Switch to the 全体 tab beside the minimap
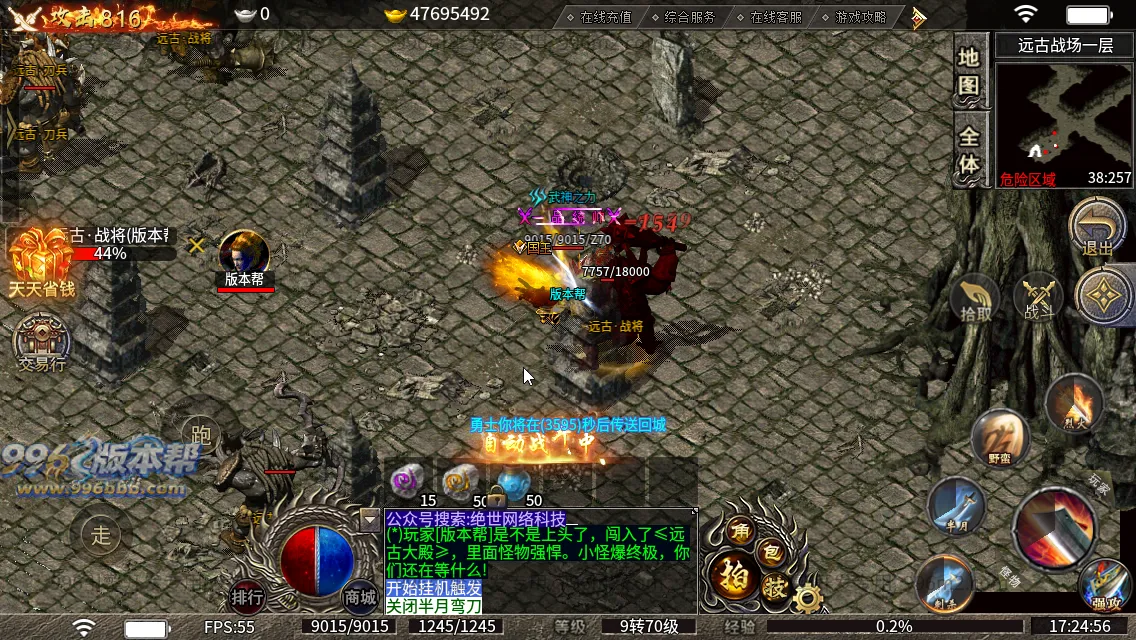 (968, 149)
